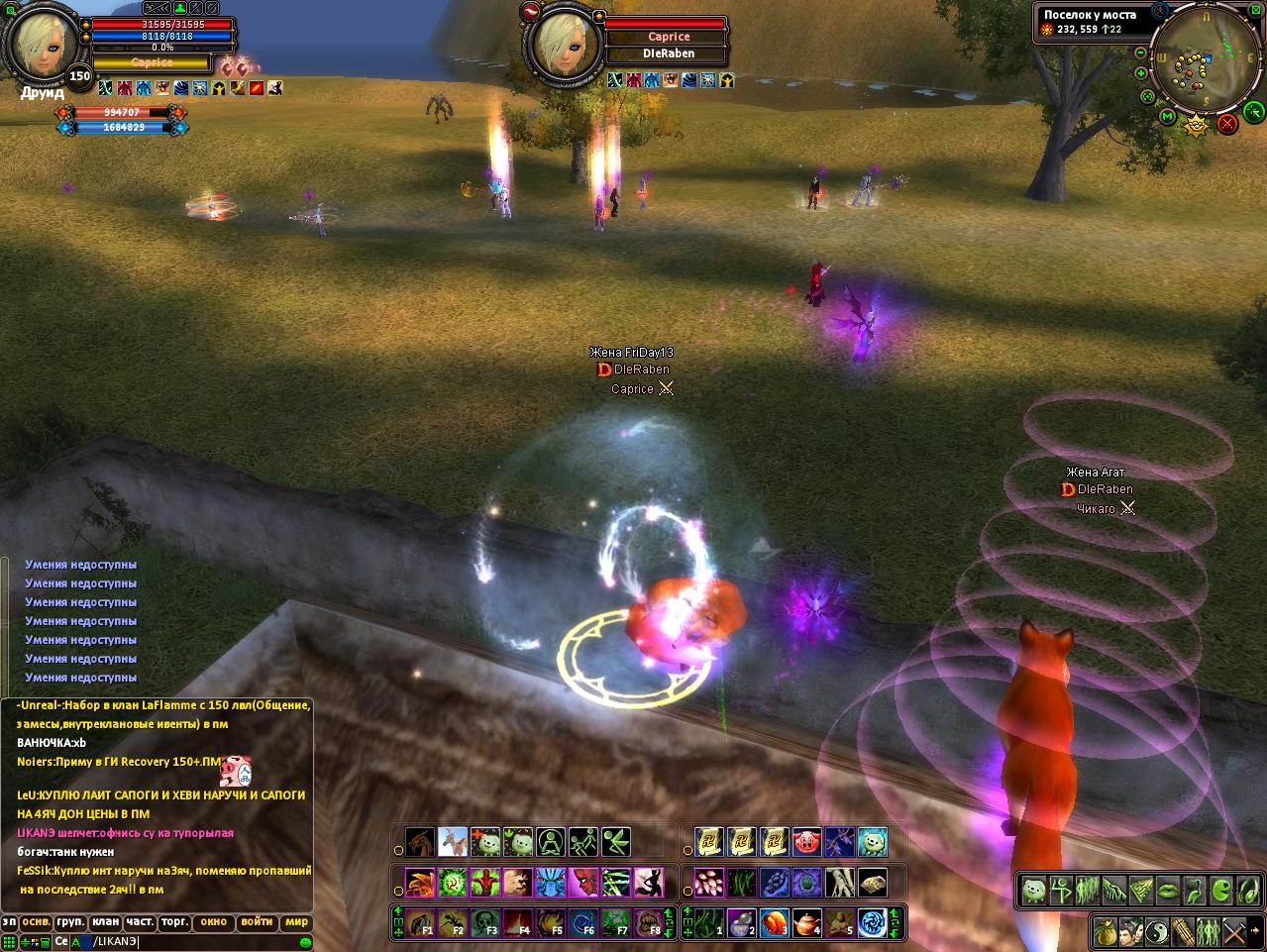The image size is (1267, 952).
Task: Zoom out the minimap with minus button
Action: pos(1141,53)
